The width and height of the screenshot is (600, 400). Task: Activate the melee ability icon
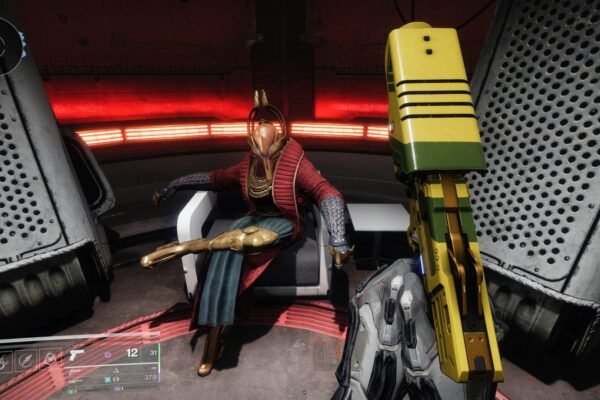[x=27, y=357]
